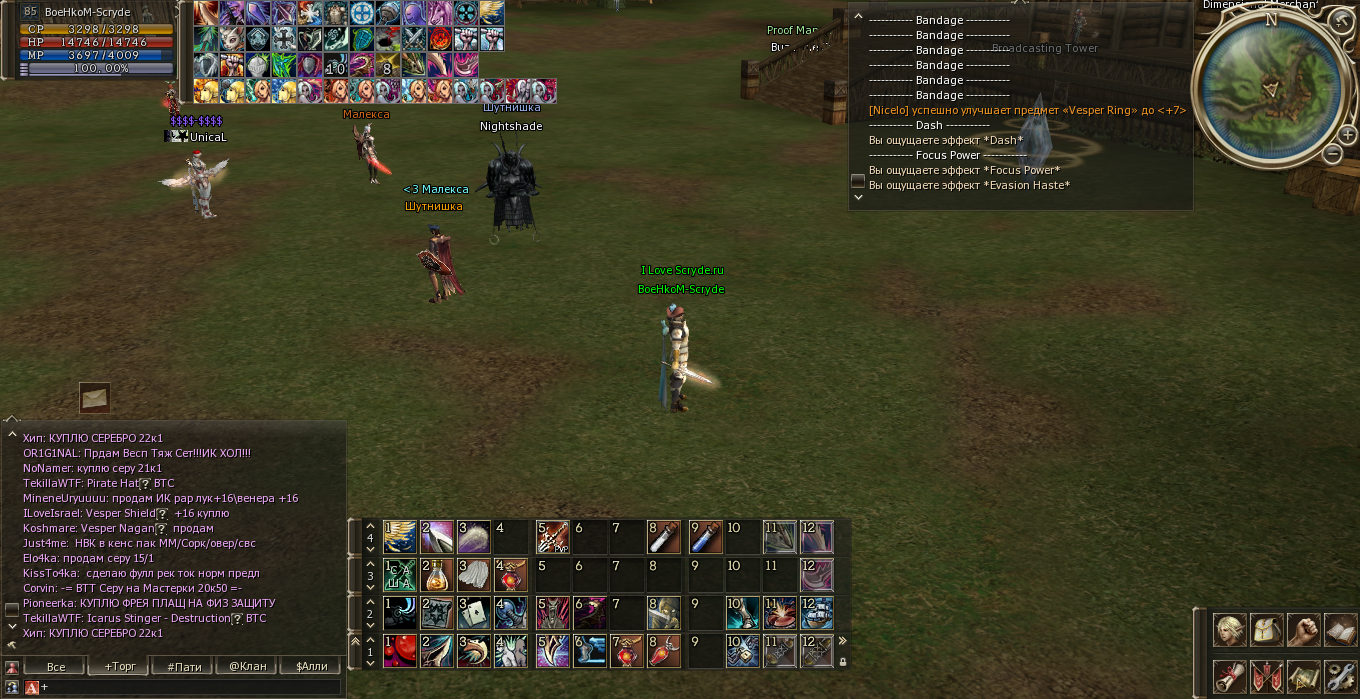Screen dimensions: 1360x699
Task: Switch to the @Клан chat tab
Action: tap(247, 666)
